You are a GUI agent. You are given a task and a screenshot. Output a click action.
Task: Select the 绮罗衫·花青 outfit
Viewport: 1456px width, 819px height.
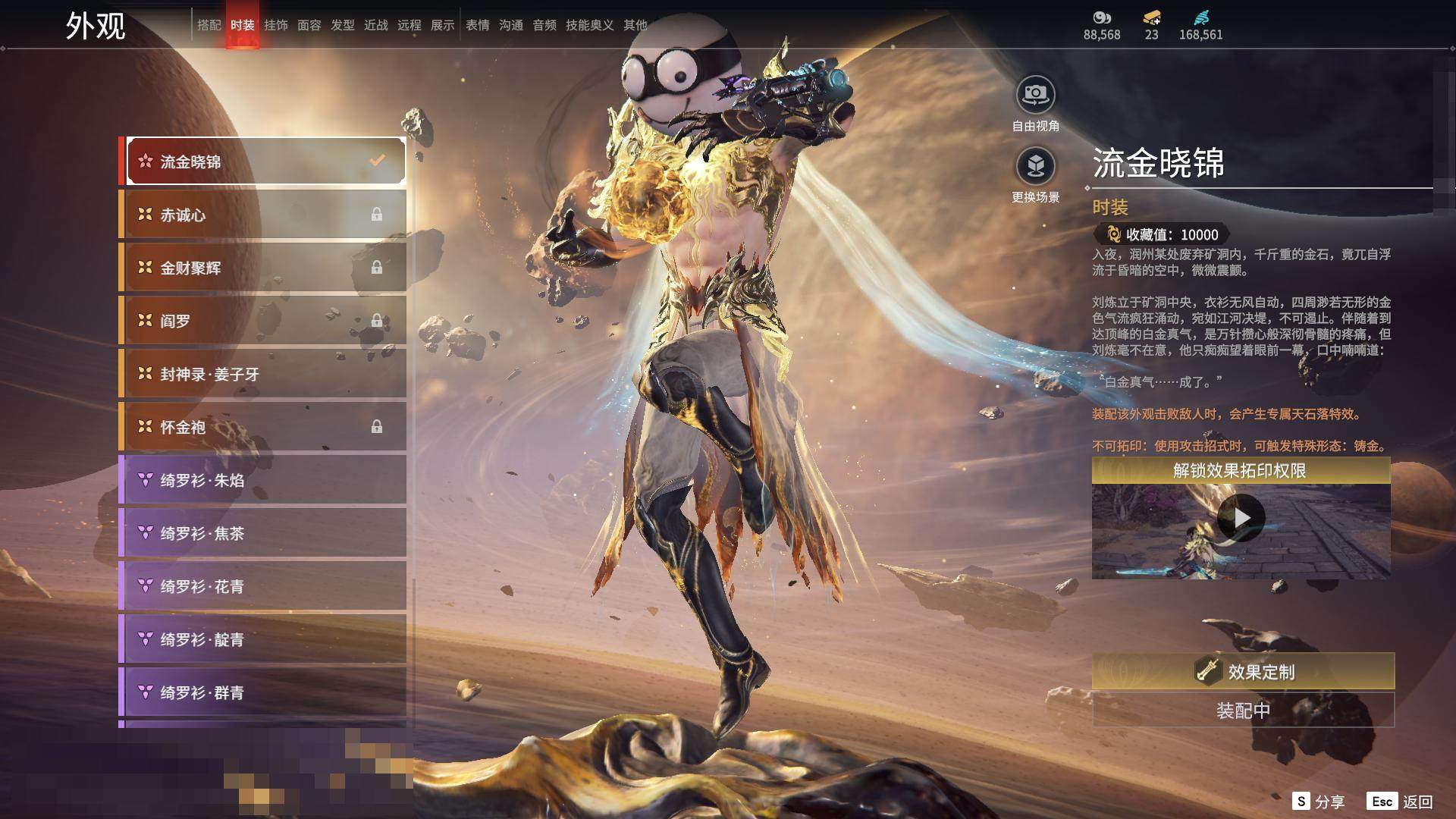click(263, 586)
